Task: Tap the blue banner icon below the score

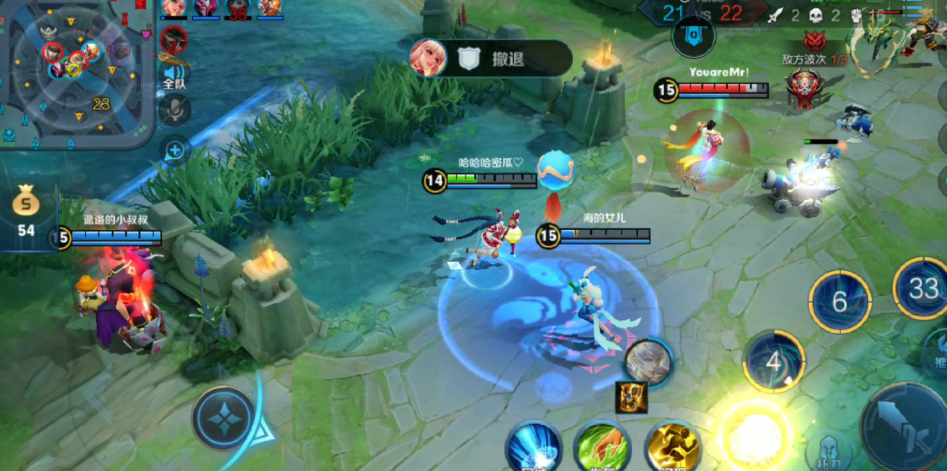Action: tap(690, 40)
